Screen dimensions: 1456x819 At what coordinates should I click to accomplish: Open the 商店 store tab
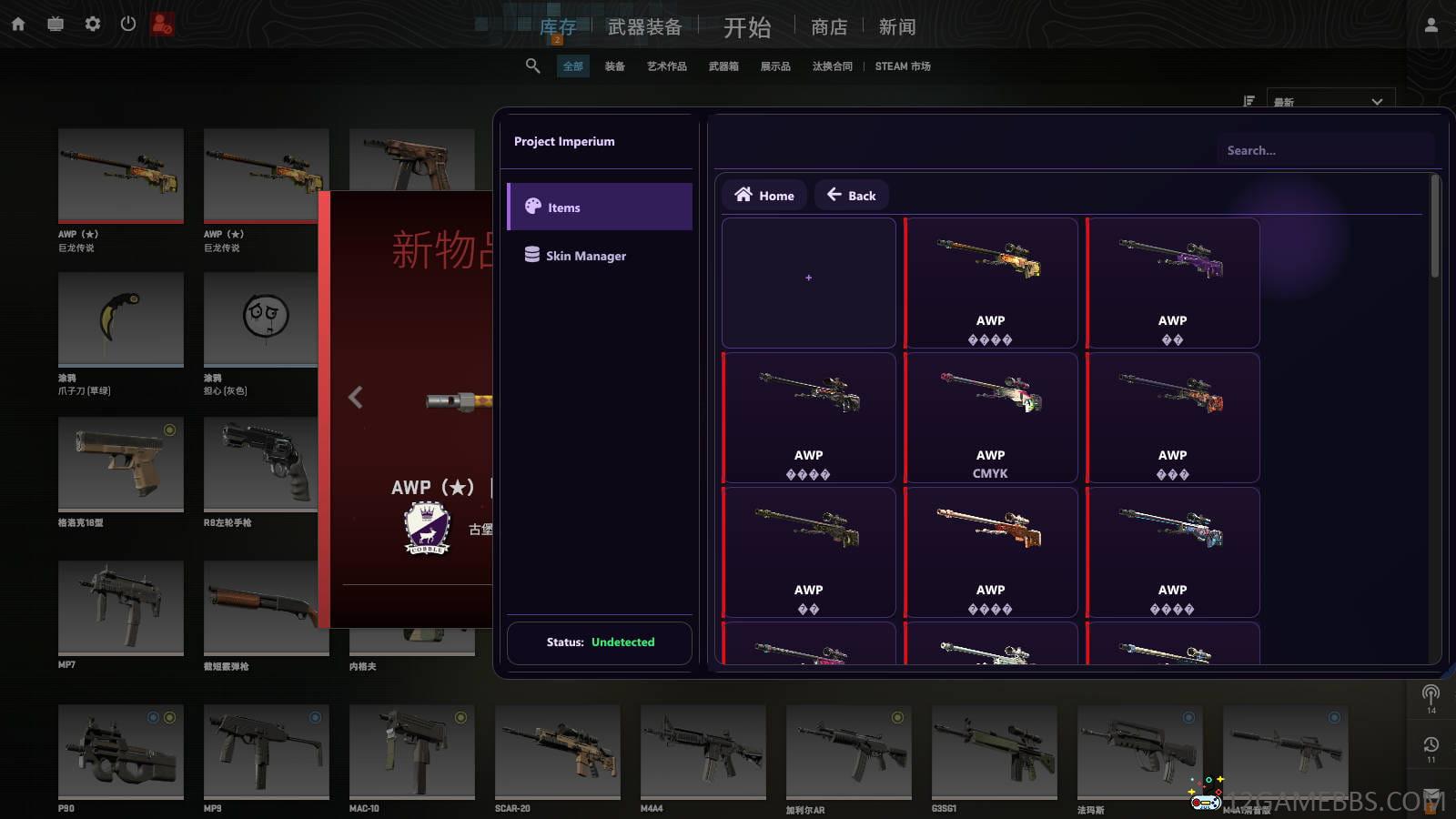[x=829, y=27]
